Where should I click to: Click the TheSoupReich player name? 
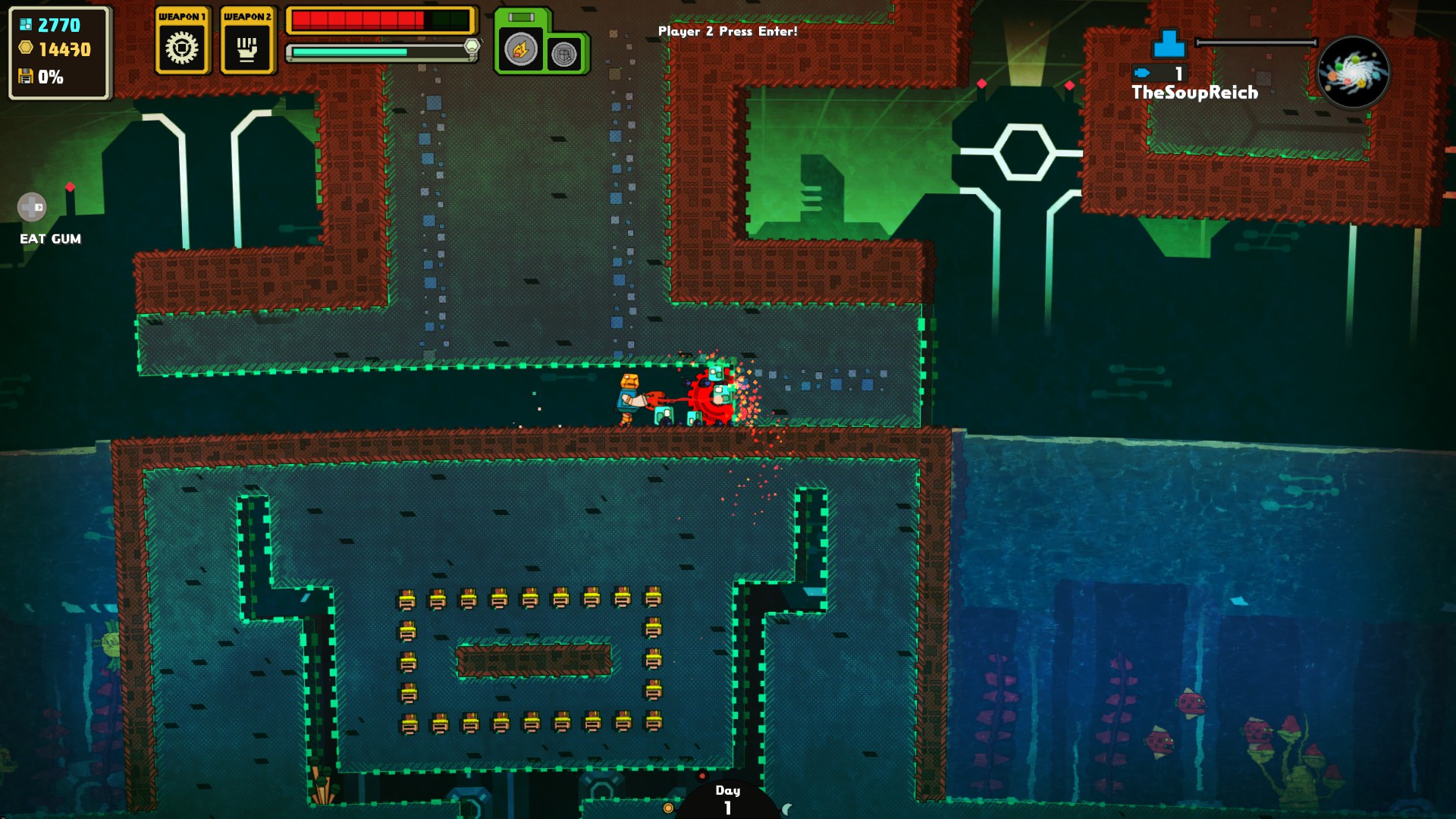1194,93
